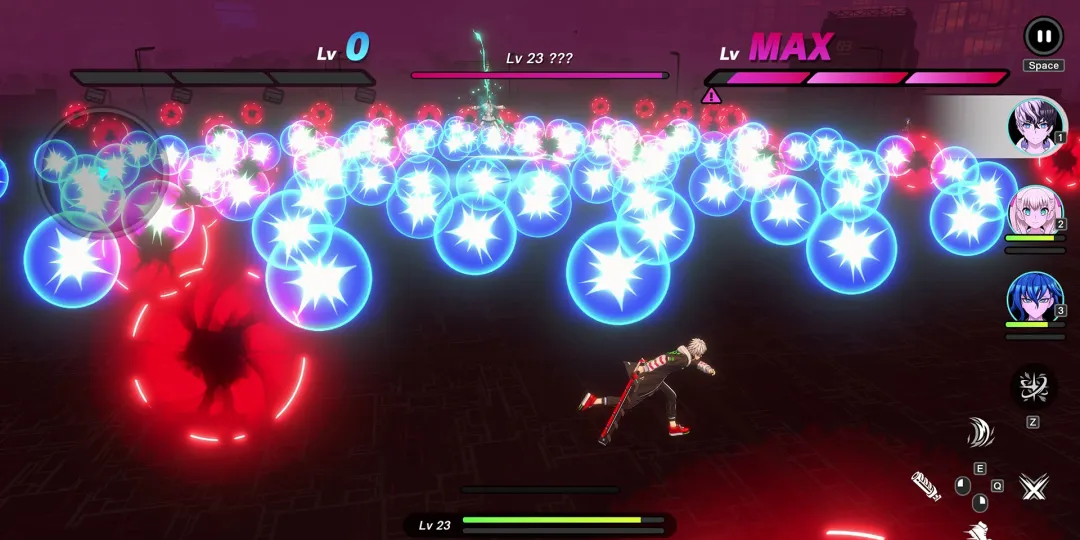The width and height of the screenshot is (1080, 540).
Task: Activate the circular leaf-orbit ultimate skill
Action: (1032, 387)
